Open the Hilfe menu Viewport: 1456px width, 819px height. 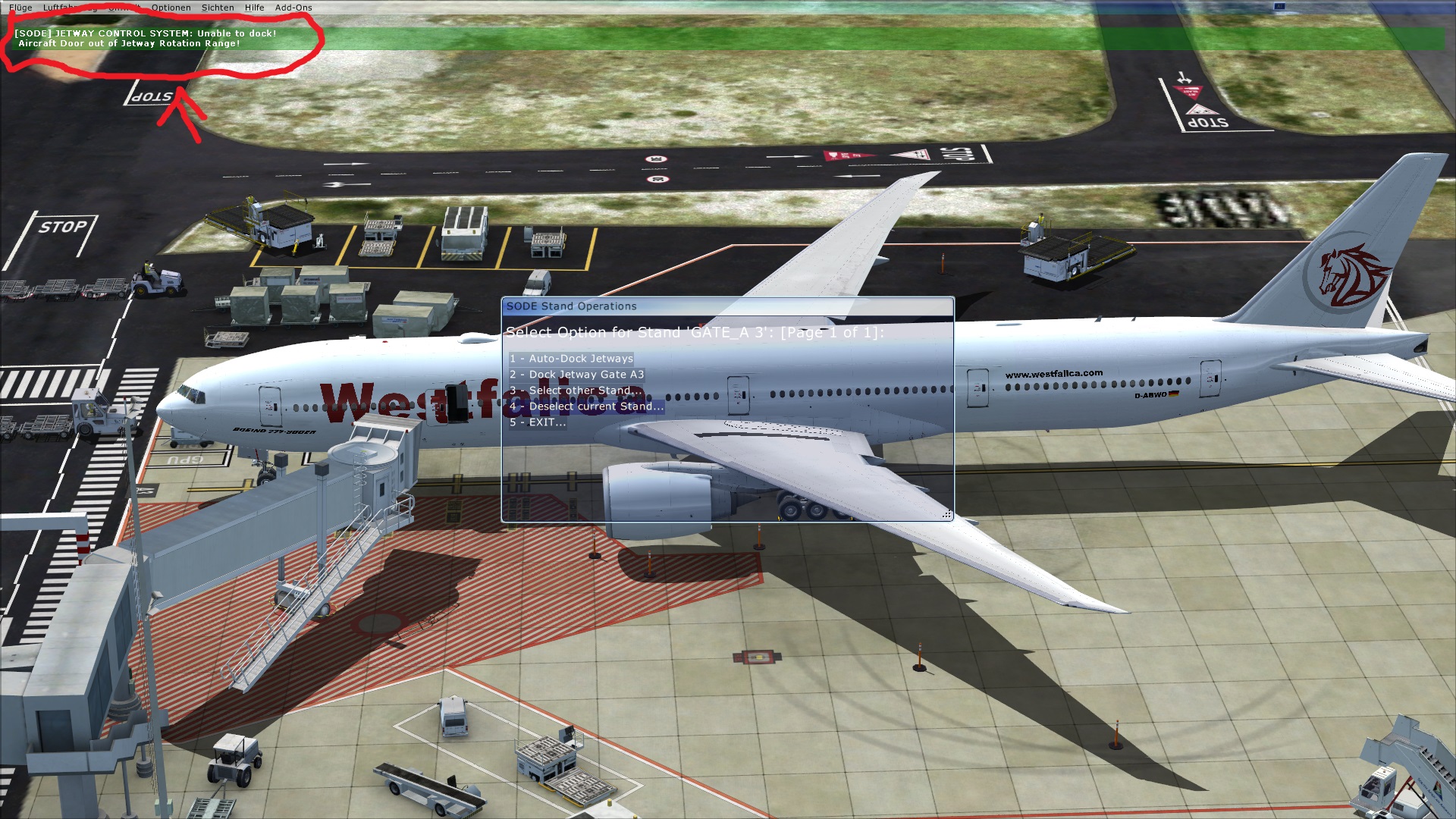click(x=254, y=8)
